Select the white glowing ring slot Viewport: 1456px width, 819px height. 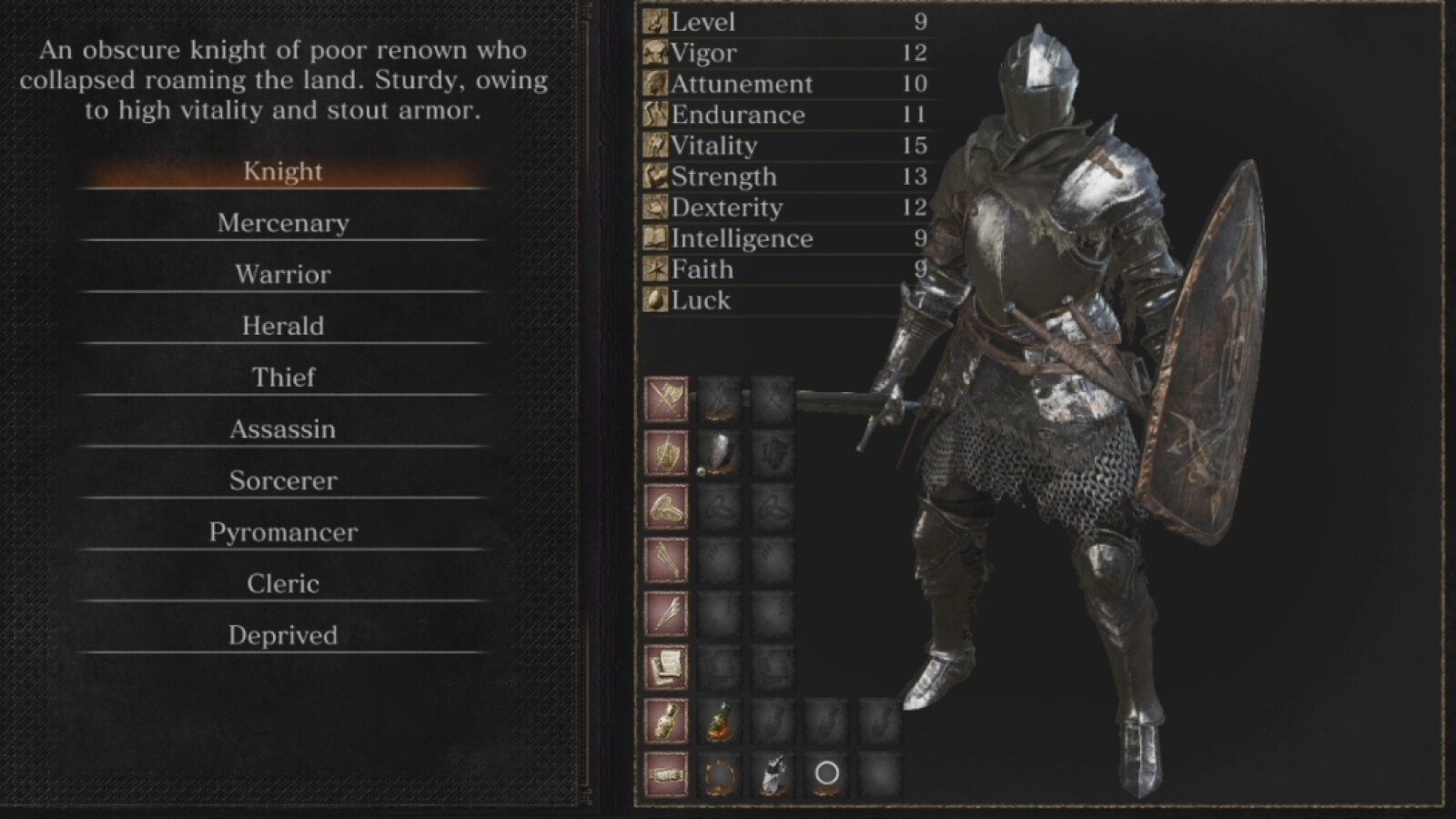point(826,774)
